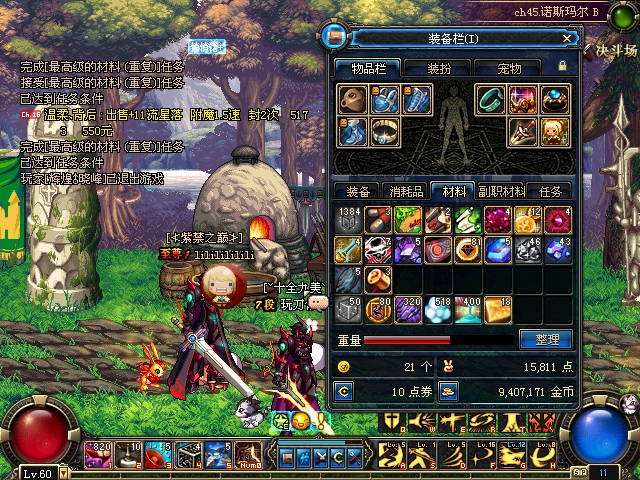Click the 整理 sort button

546,340
